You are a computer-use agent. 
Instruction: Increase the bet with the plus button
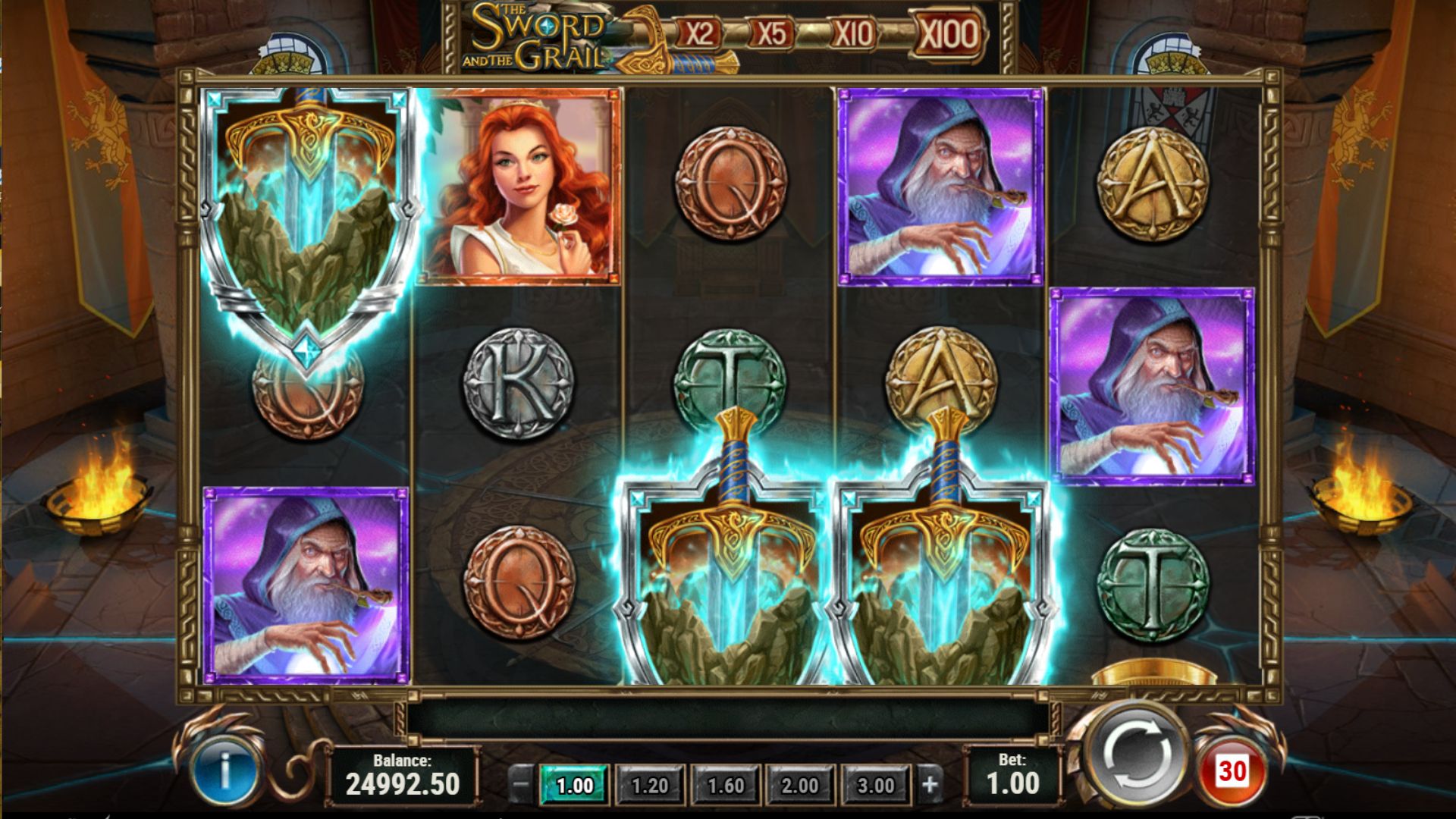click(930, 785)
